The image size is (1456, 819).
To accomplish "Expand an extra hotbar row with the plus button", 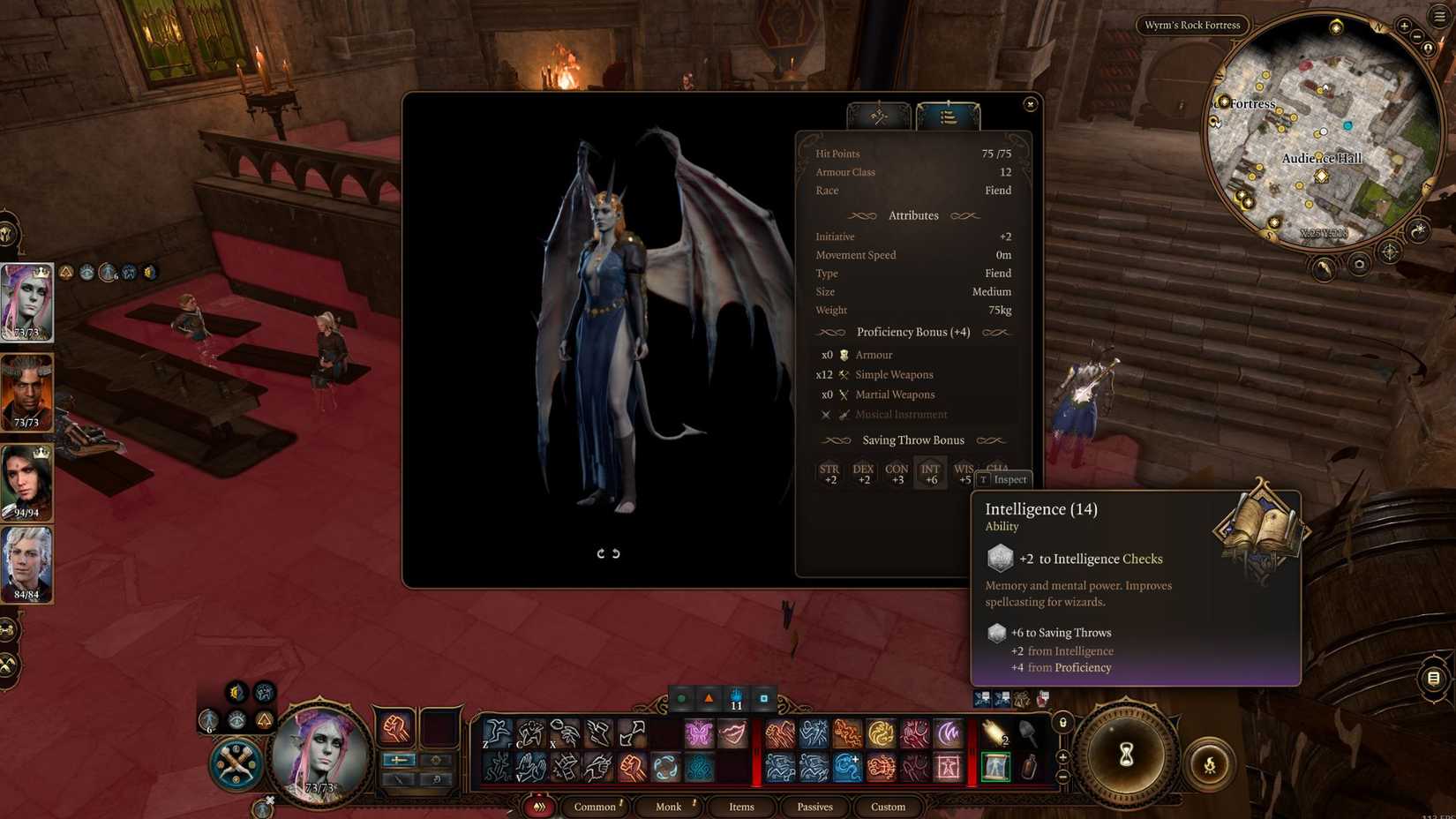I will coord(1063,755).
